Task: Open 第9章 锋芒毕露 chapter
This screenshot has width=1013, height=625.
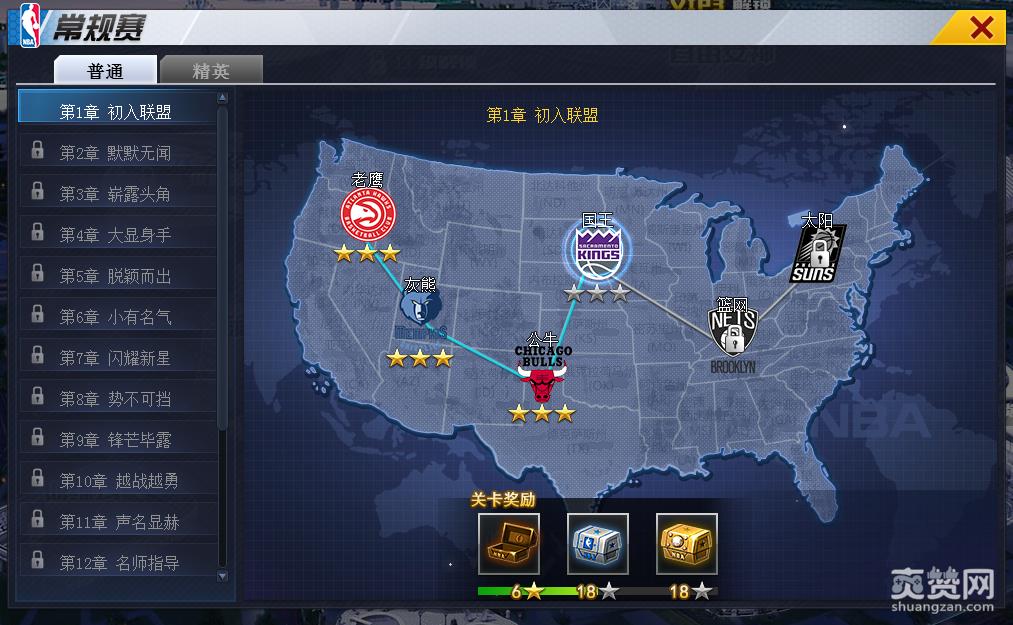Action: click(x=116, y=440)
